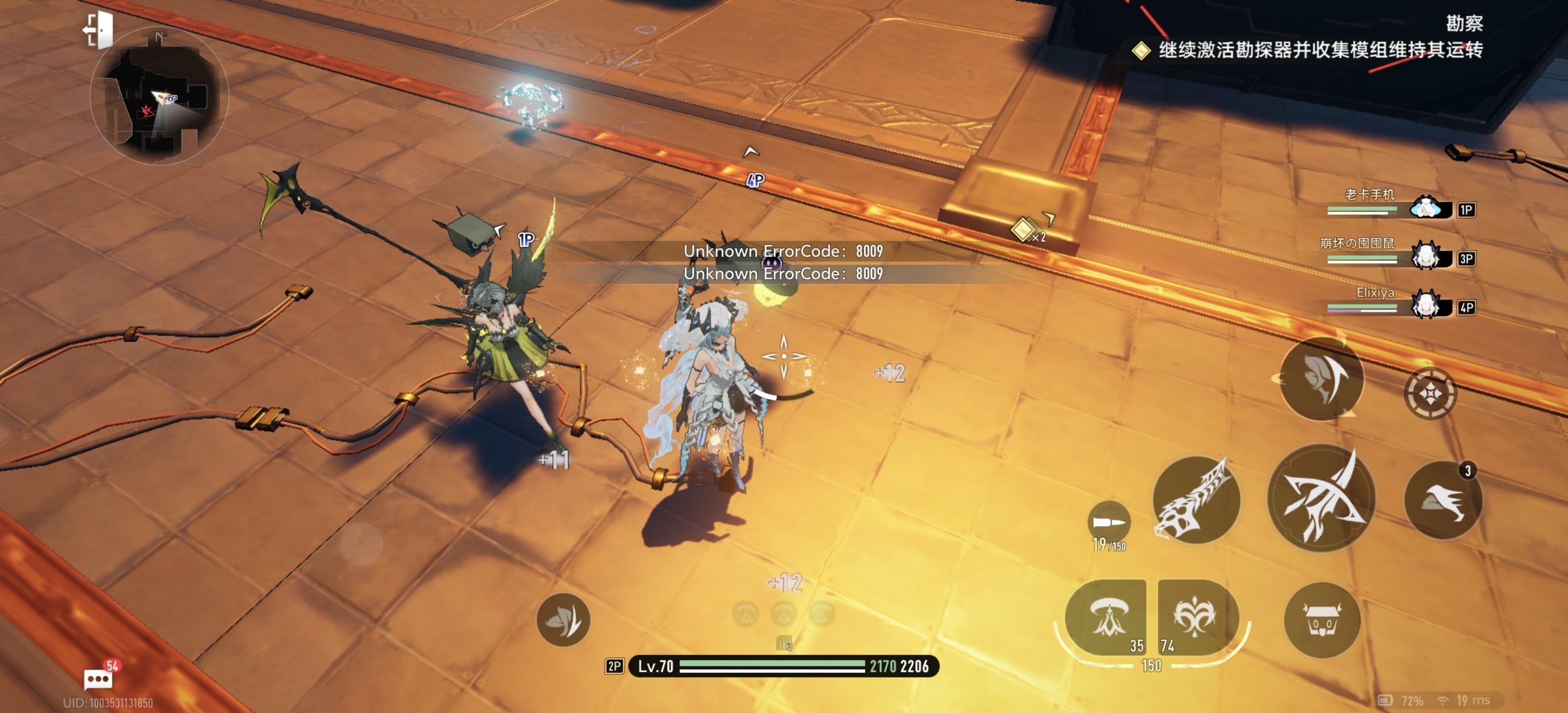Toggle the crosshair target lock button

tap(1430, 393)
